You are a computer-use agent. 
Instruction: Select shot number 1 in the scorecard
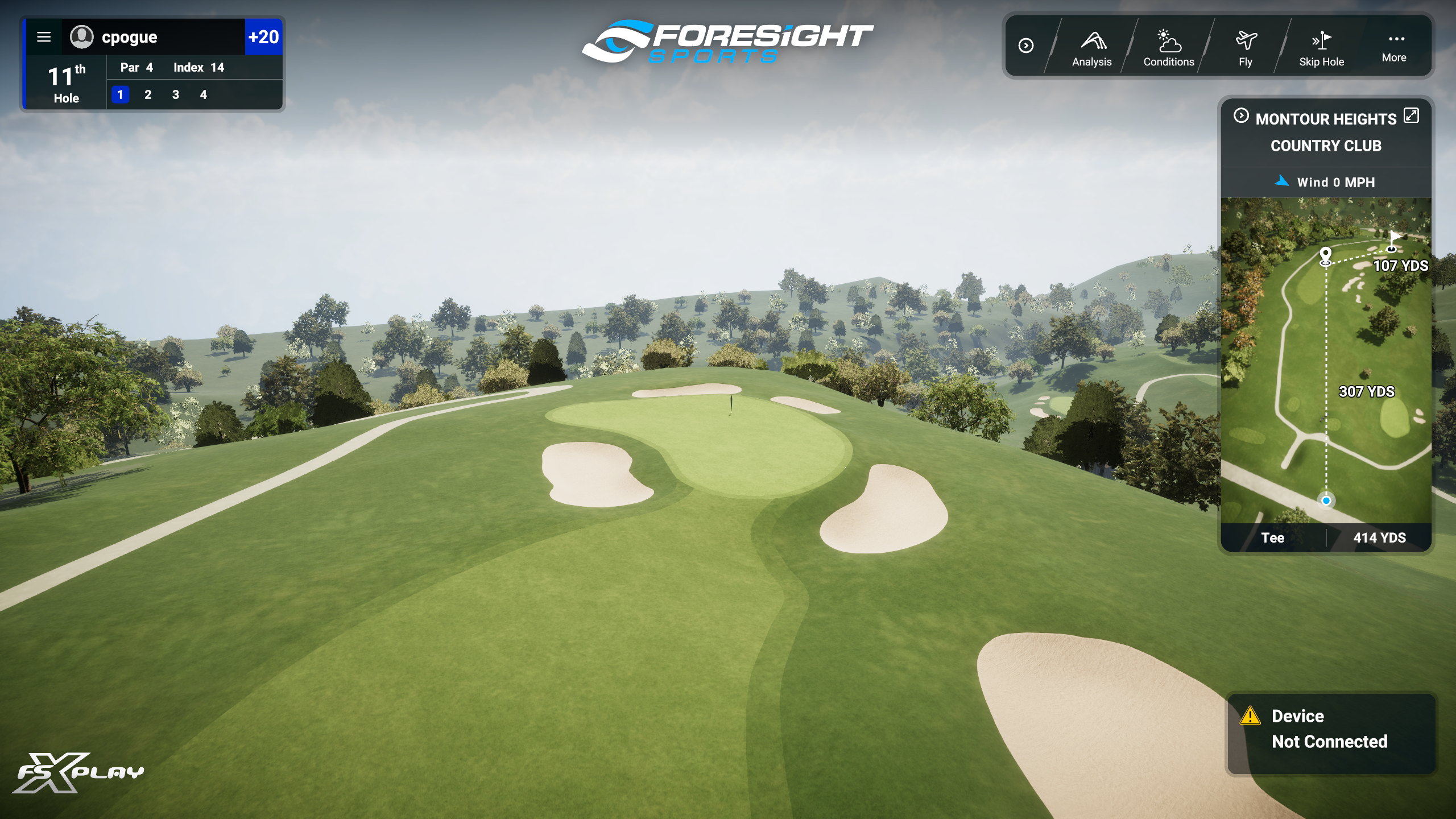(120, 95)
